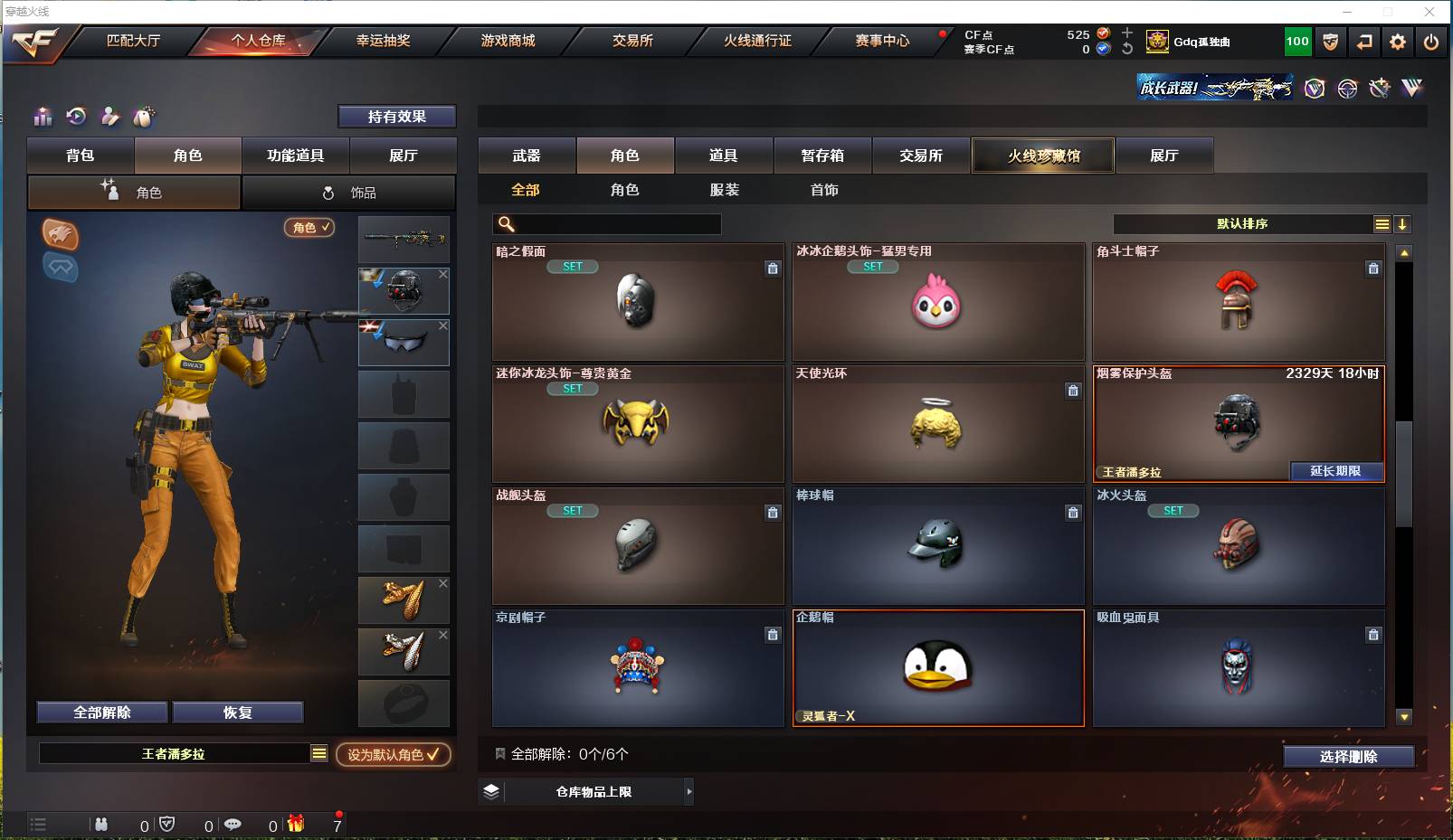Viewport: 1453px width, 840px height.
Task: Click the replay history icon above the character
Action: click(76, 117)
